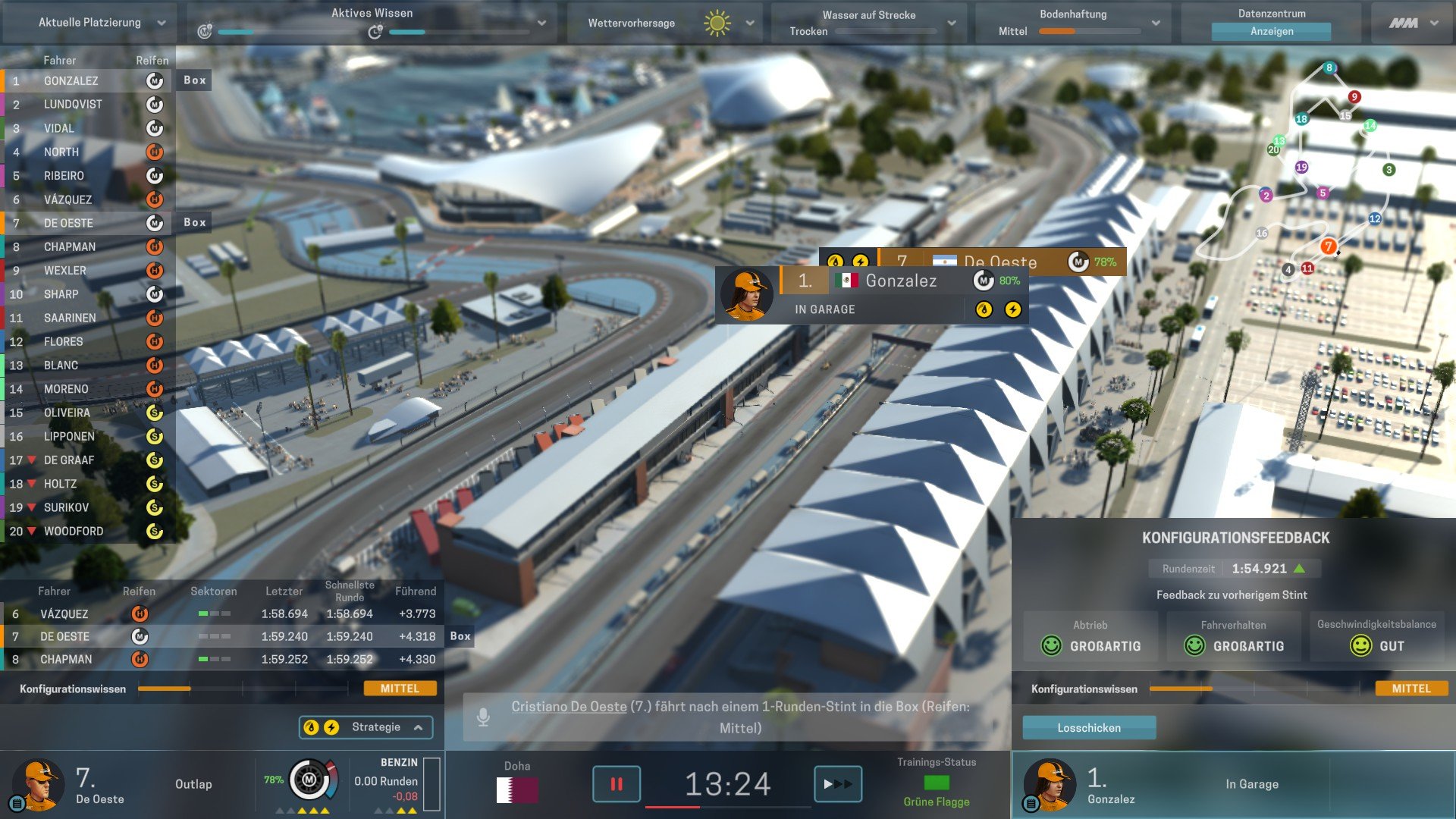Pause the practice session
This screenshot has height=819, width=1456.
pyautogui.click(x=616, y=784)
